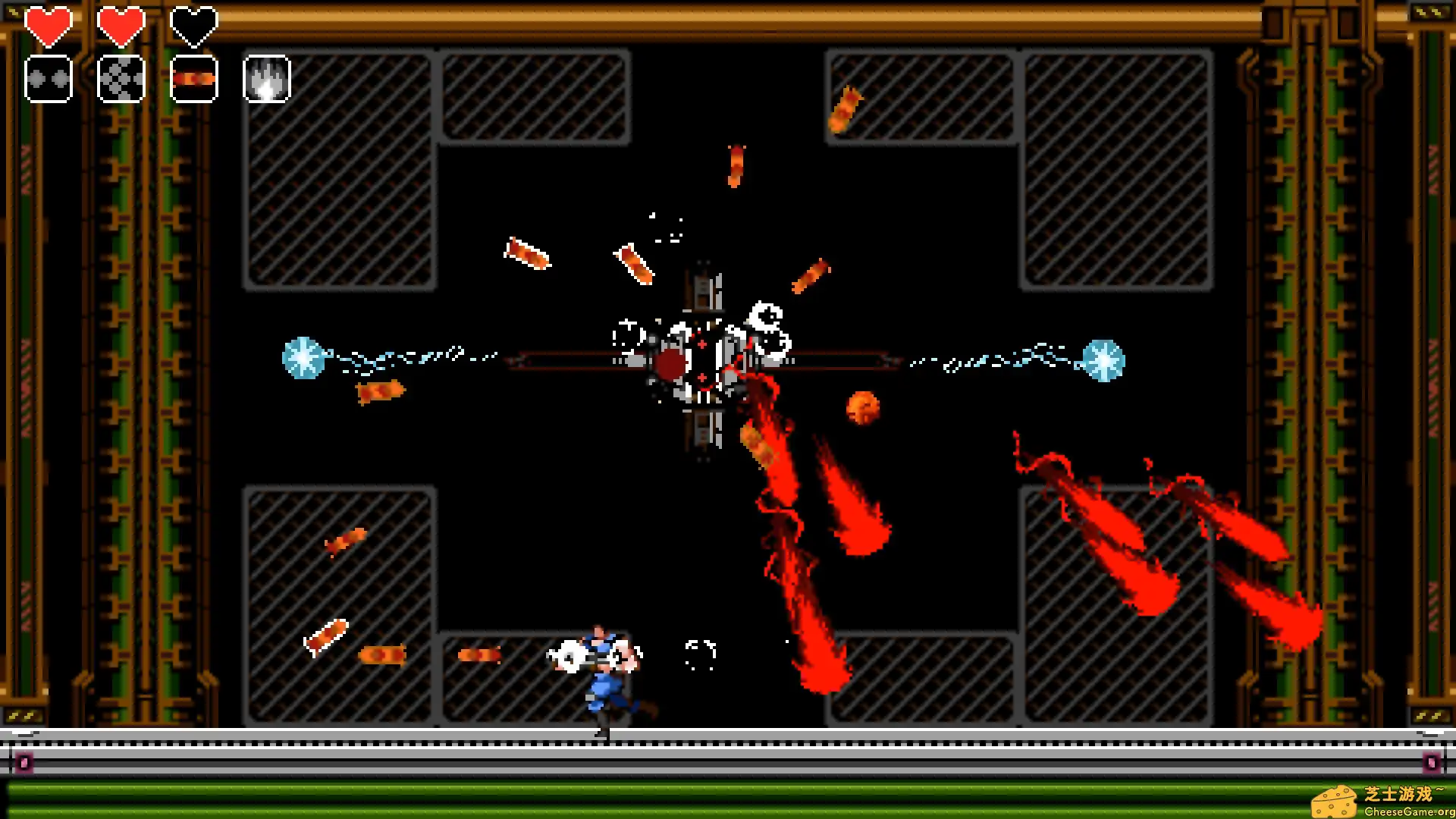Select the flame weapon in the fourth slot
Image resolution: width=1456 pixels, height=819 pixels.
coord(266,78)
